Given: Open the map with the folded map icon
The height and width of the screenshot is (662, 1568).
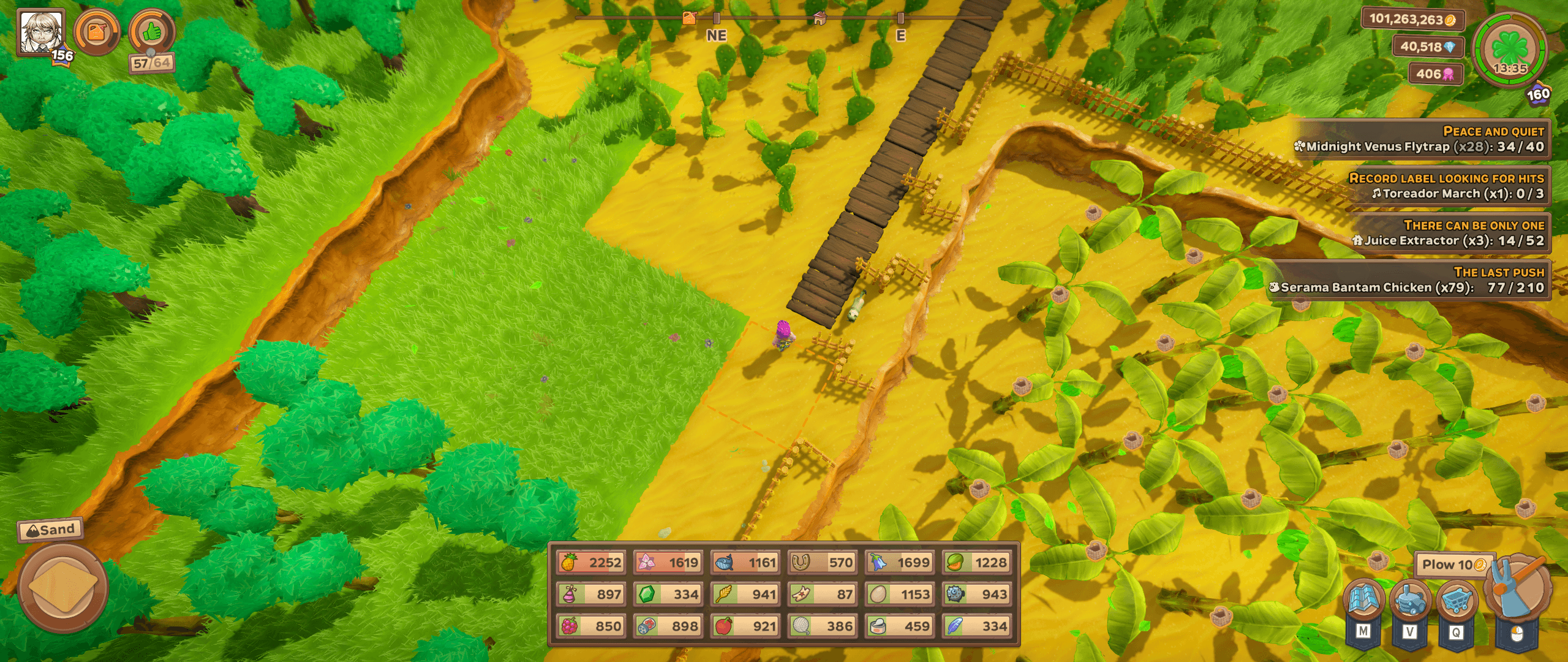Looking at the screenshot, I should [x=1363, y=600].
